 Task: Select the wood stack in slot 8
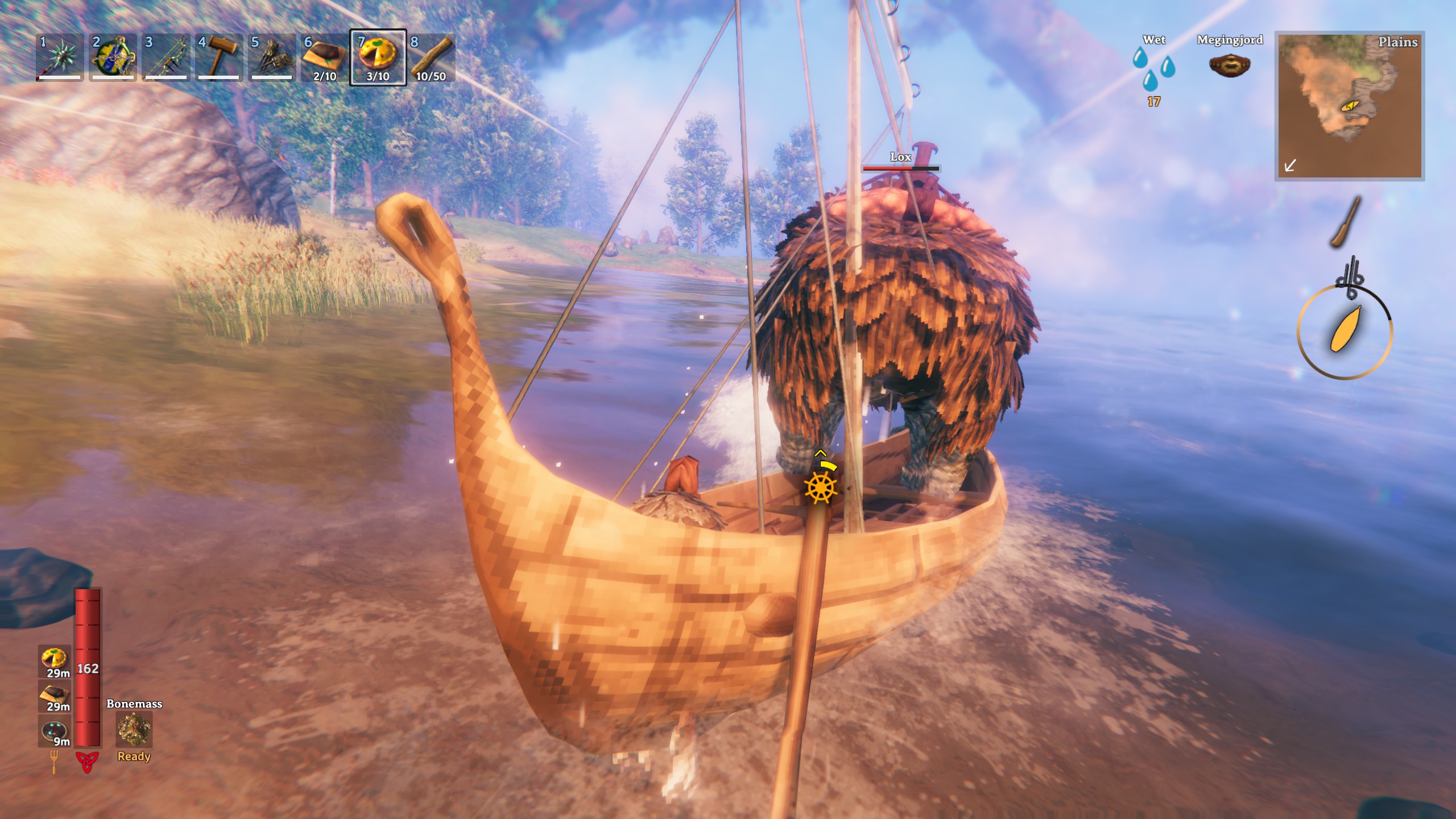pos(431,57)
